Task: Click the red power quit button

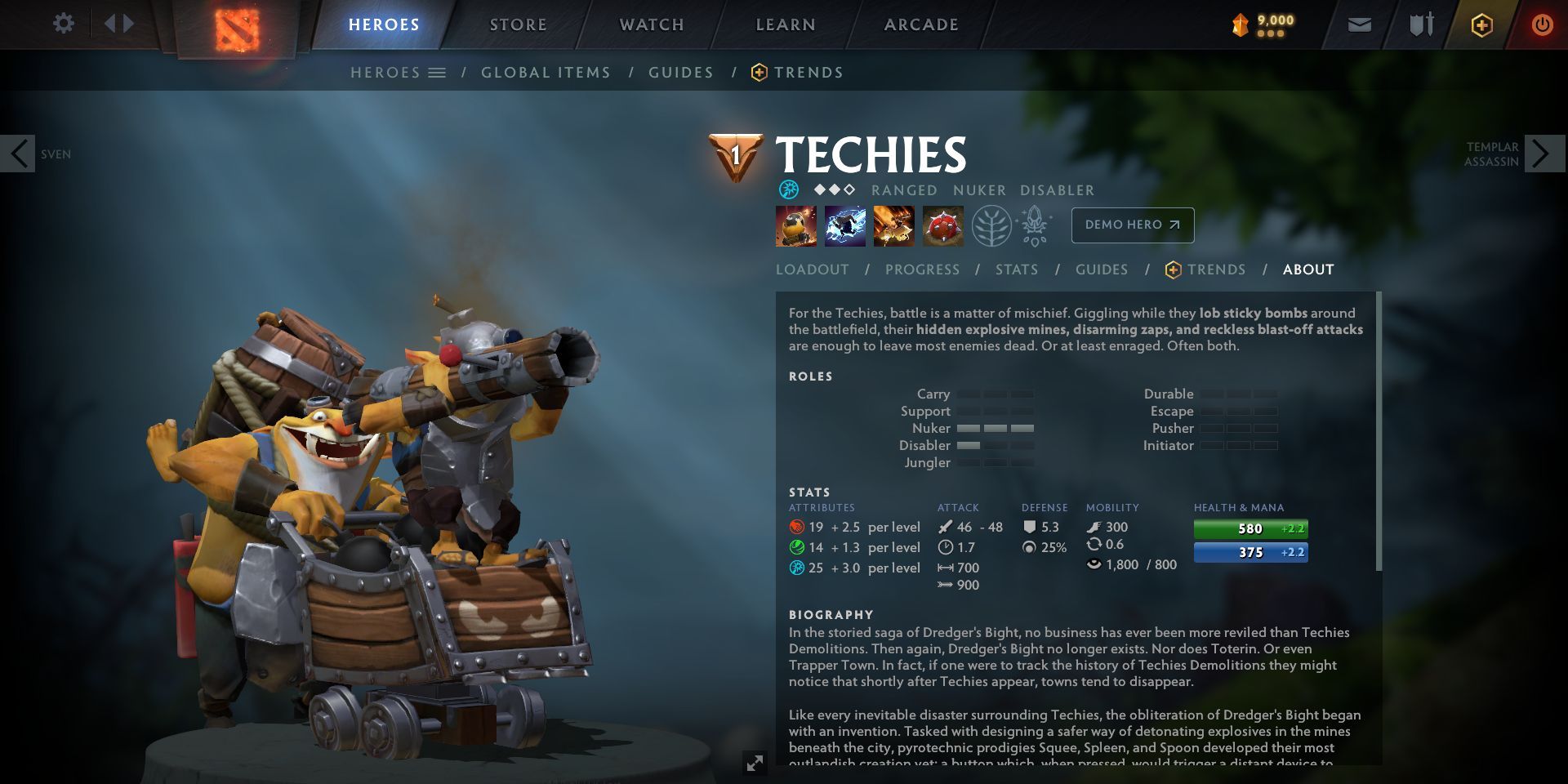Action: click(x=1542, y=24)
